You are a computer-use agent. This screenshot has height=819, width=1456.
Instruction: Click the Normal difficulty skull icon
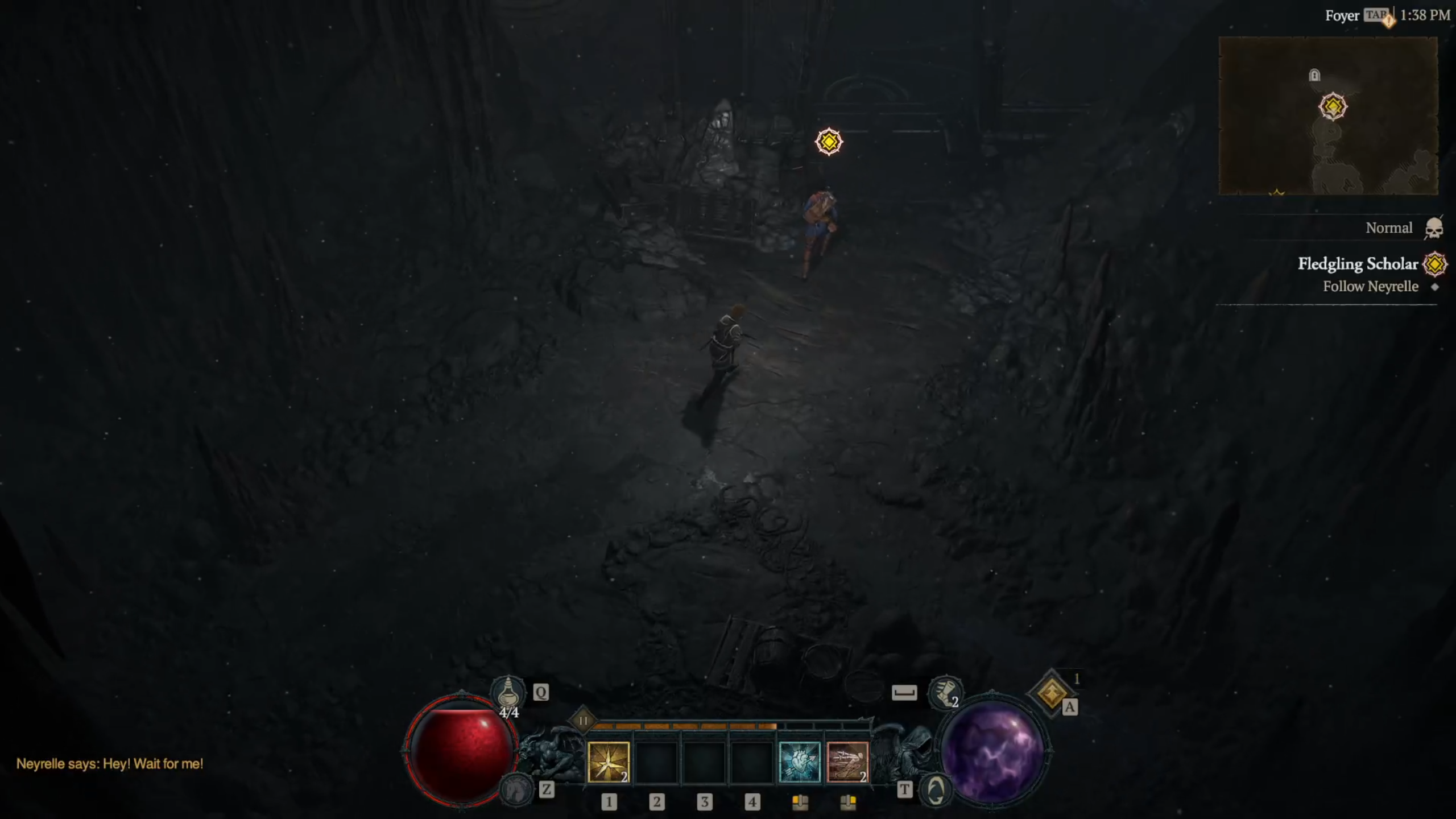tap(1434, 229)
